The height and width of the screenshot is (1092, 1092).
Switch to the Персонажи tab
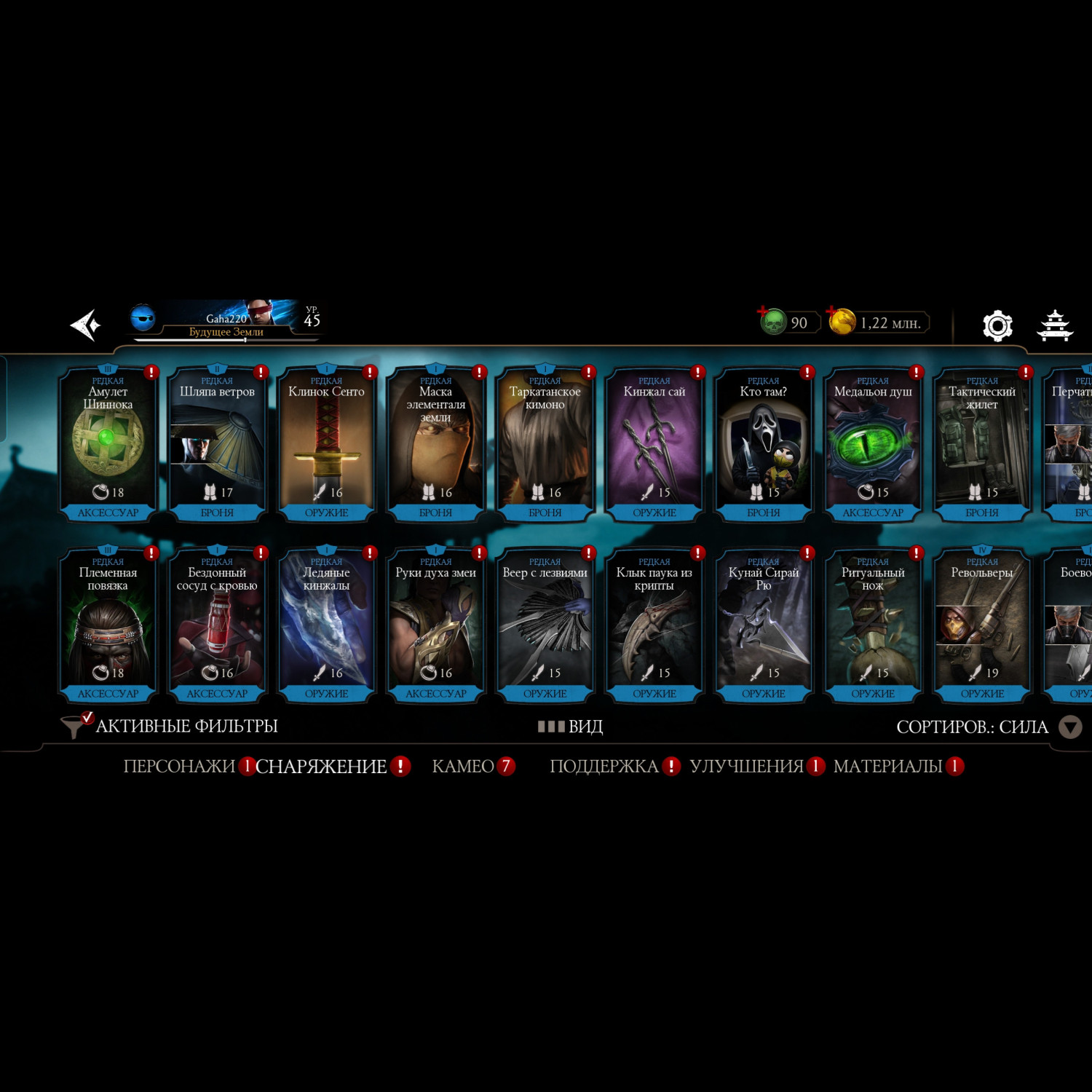click(179, 767)
